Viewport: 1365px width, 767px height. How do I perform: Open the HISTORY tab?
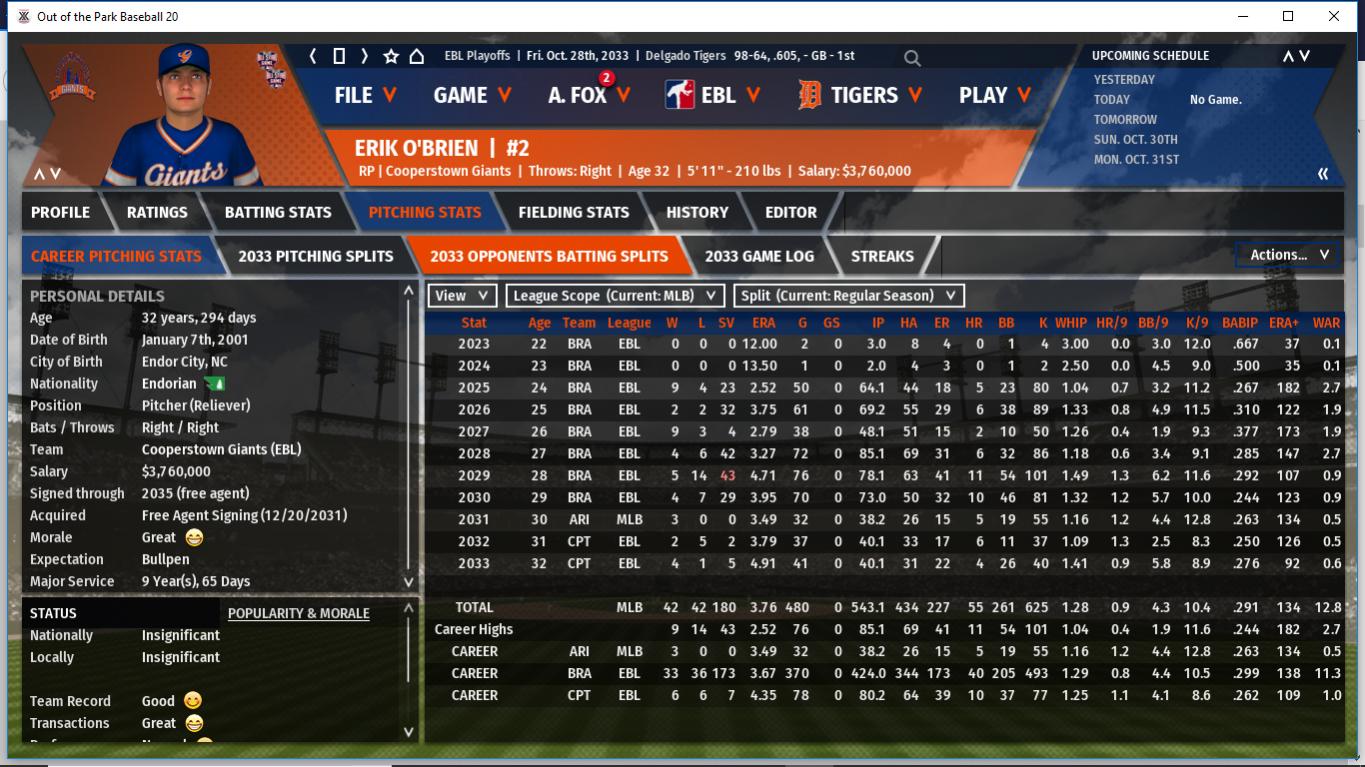click(697, 212)
